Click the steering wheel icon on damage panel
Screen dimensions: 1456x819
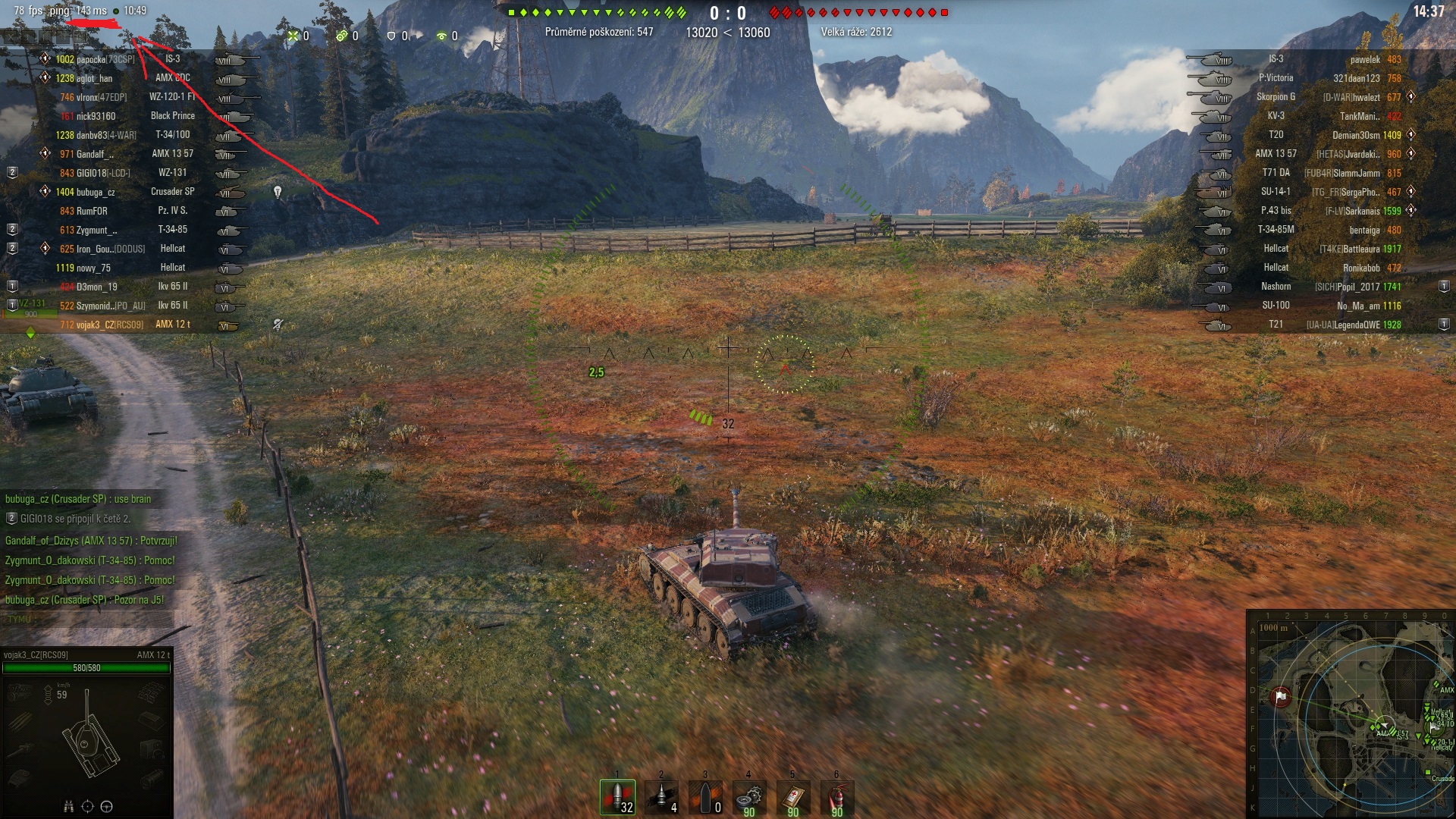point(106,806)
